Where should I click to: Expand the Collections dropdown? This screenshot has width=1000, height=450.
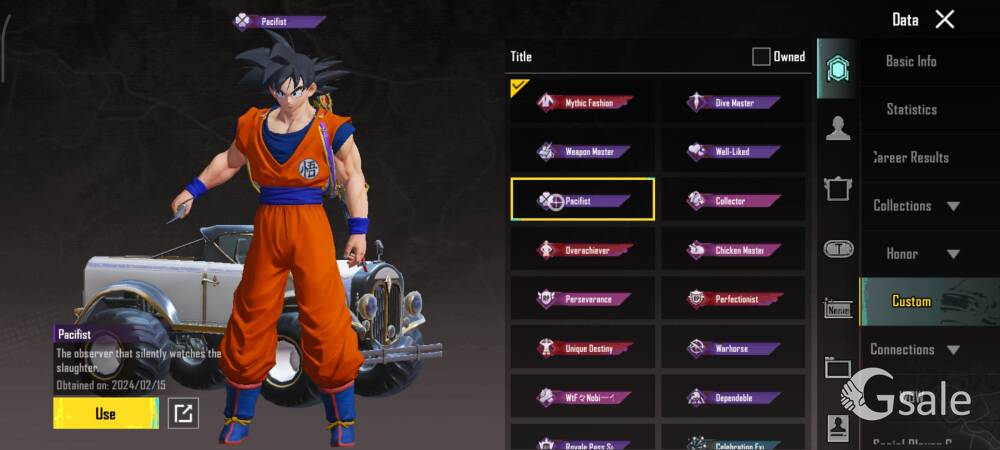[x=915, y=205]
